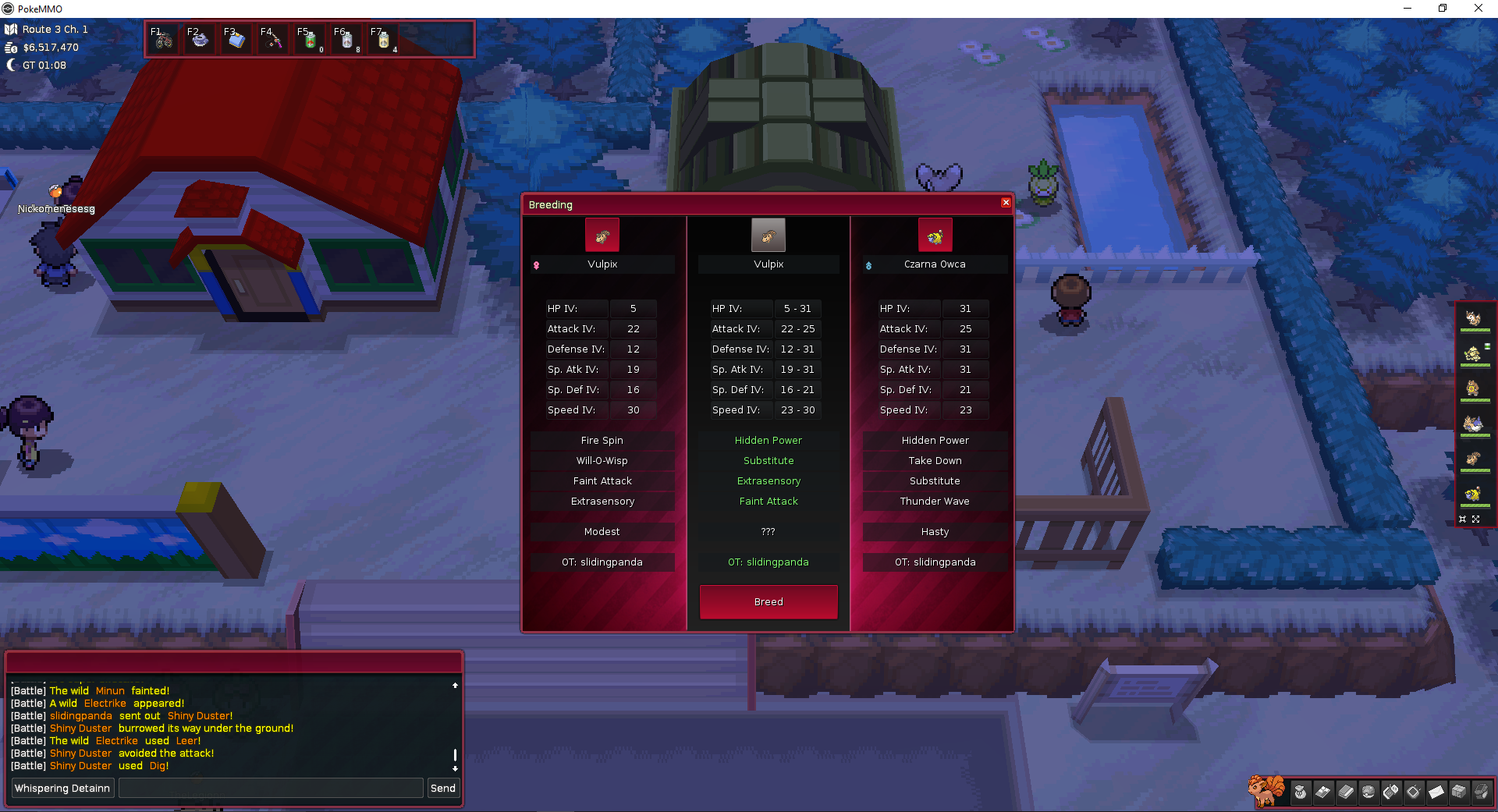Use the bicycle in hotbar slot F1
The image size is (1498, 812).
pos(163,39)
